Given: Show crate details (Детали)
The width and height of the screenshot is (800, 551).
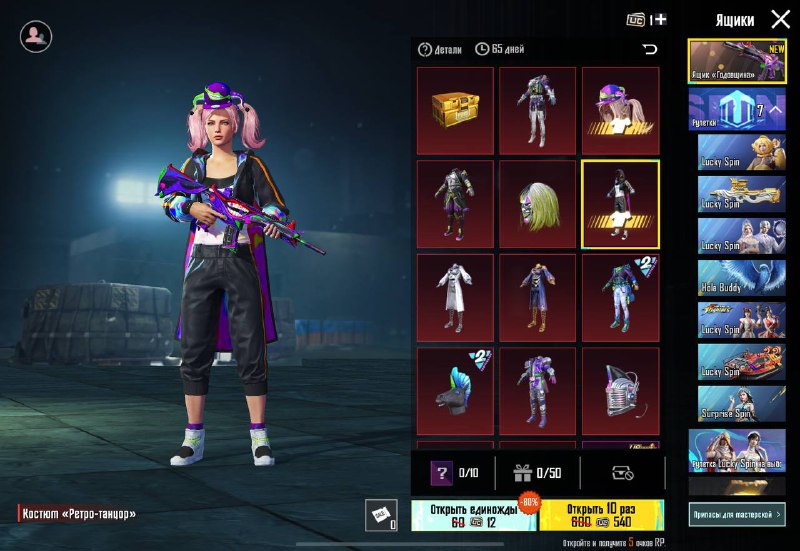Looking at the screenshot, I should click(440, 49).
